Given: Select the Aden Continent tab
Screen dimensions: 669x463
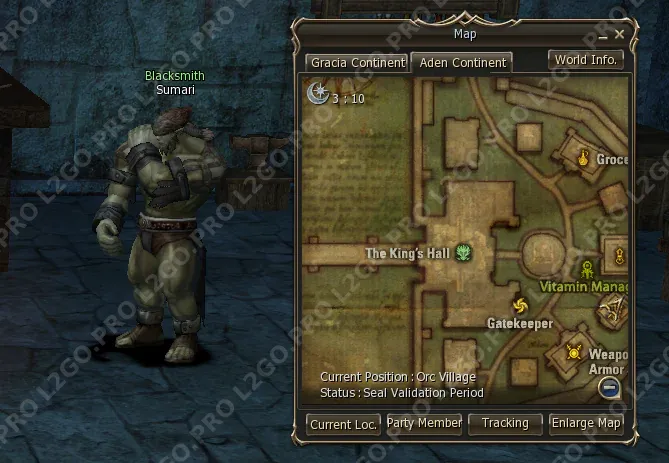Looking at the screenshot, I should tap(462, 62).
